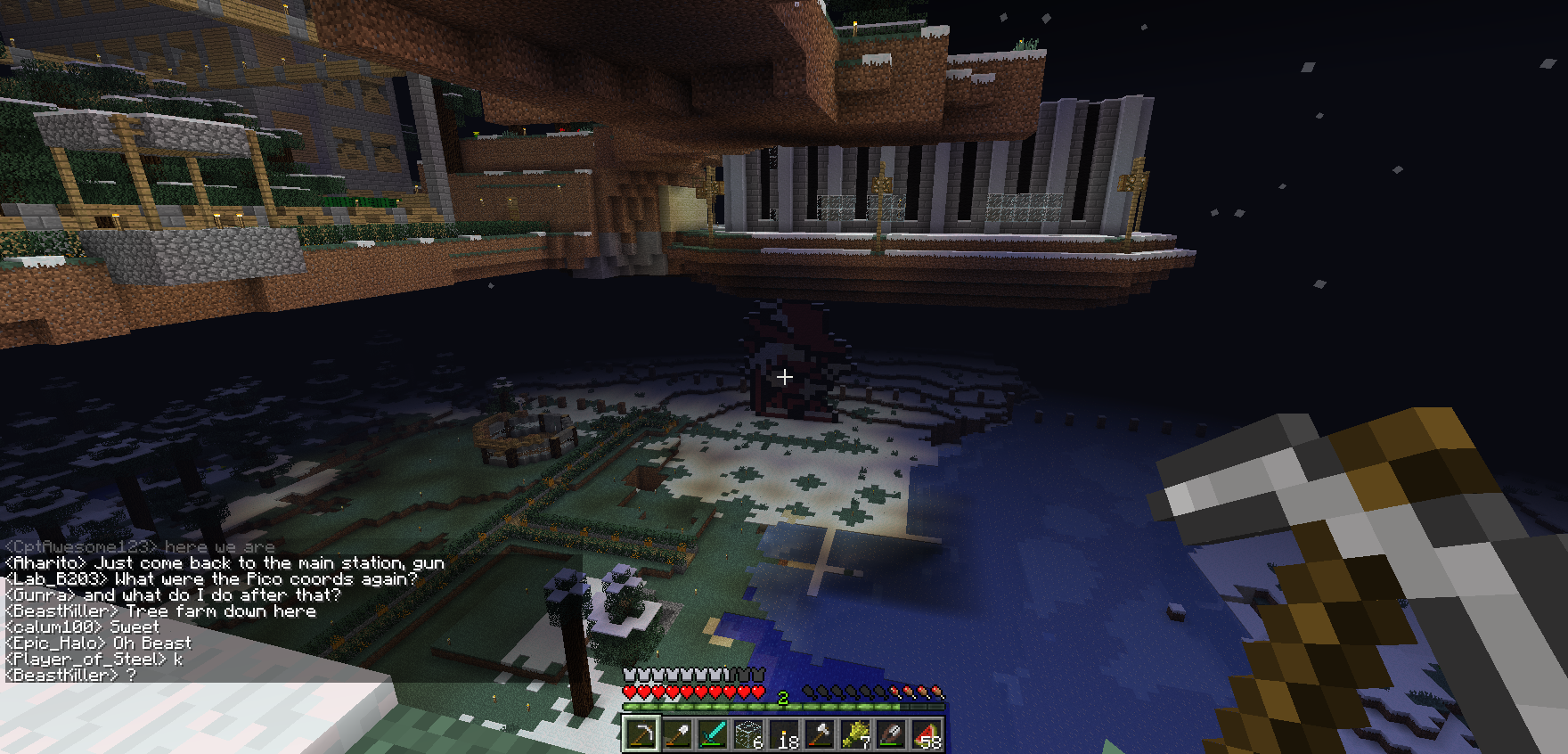Viewport: 1568px width, 754px height.
Task: Select the iron pickaxe hotbar slot
Action: pos(641,734)
